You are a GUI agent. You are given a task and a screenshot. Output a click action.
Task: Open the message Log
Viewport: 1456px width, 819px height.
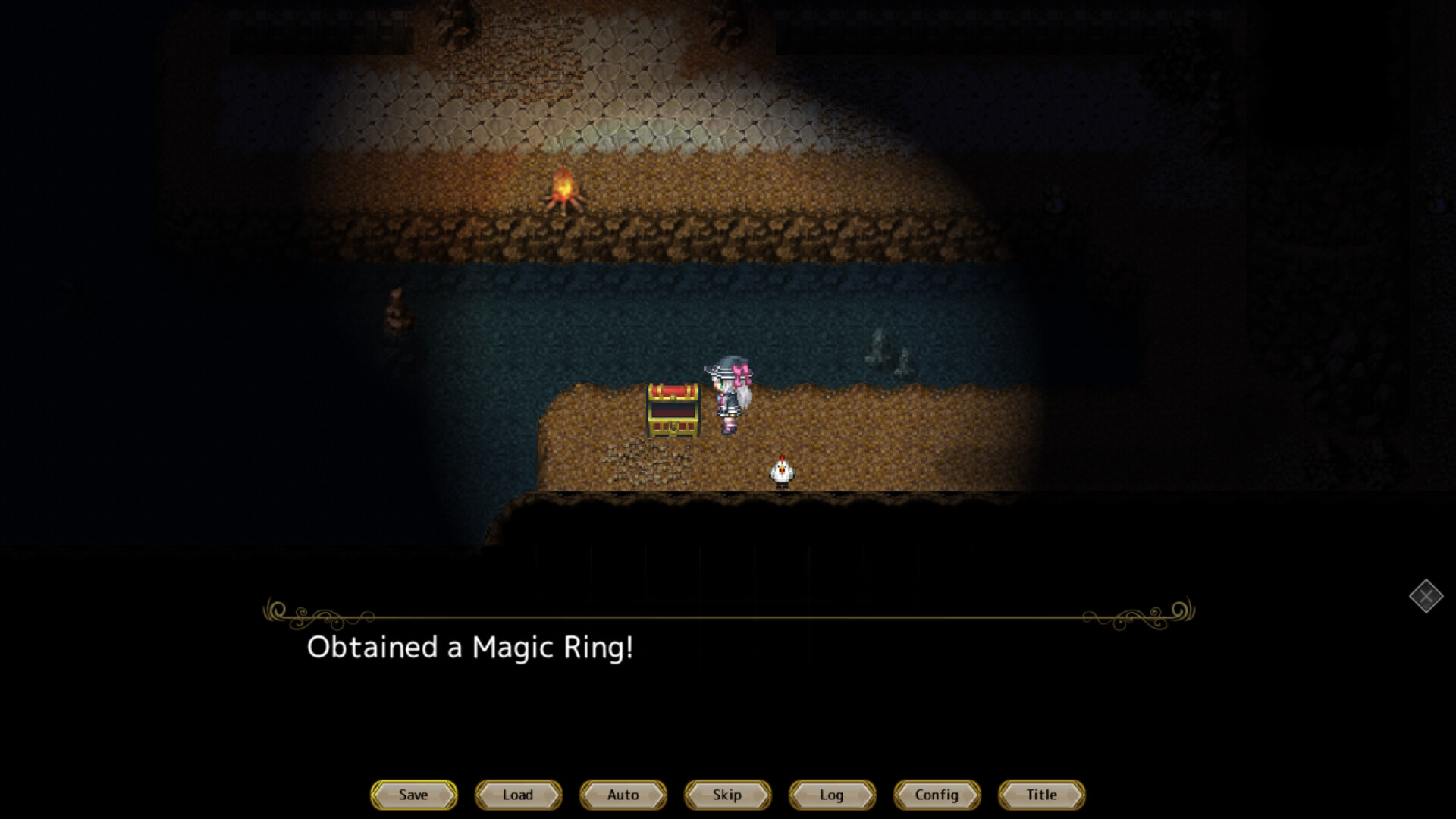(832, 795)
